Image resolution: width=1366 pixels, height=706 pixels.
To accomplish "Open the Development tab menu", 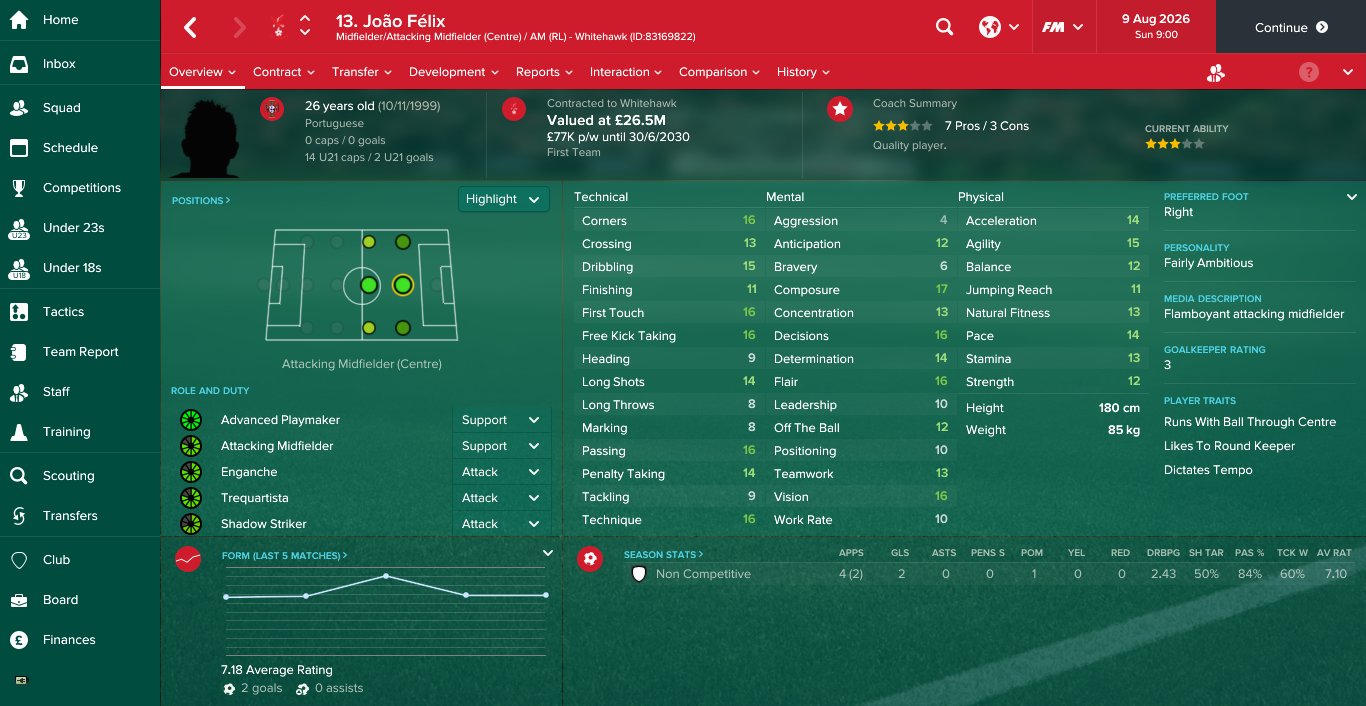I will coord(453,72).
